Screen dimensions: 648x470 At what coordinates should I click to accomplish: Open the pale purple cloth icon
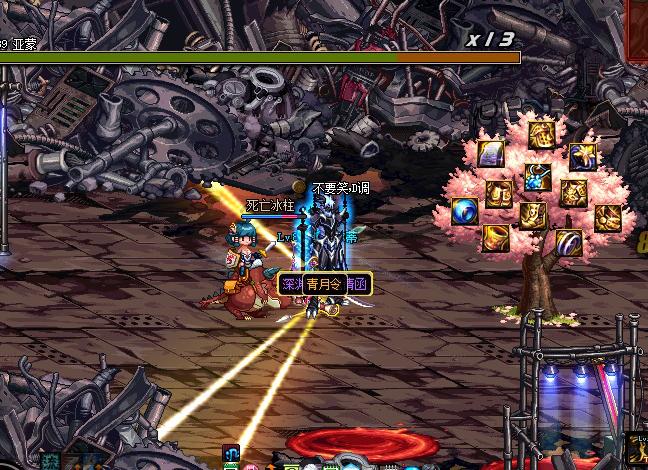(492, 154)
